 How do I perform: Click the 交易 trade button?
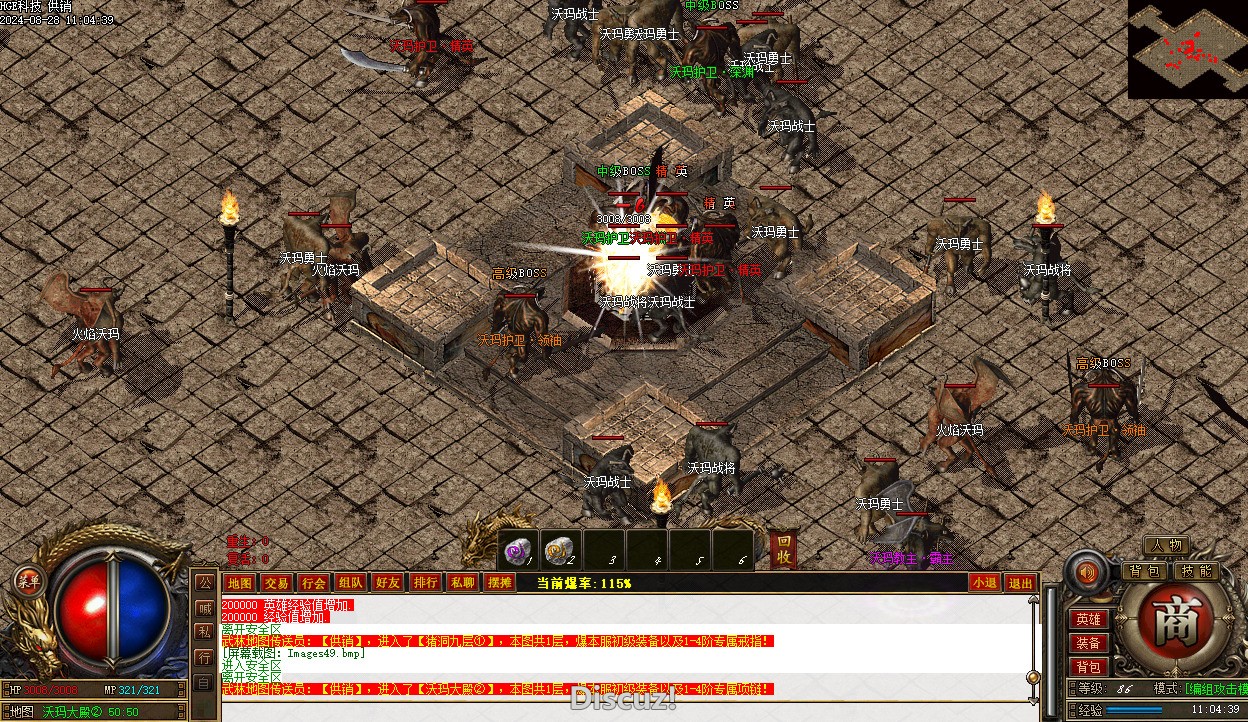click(276, 583)
